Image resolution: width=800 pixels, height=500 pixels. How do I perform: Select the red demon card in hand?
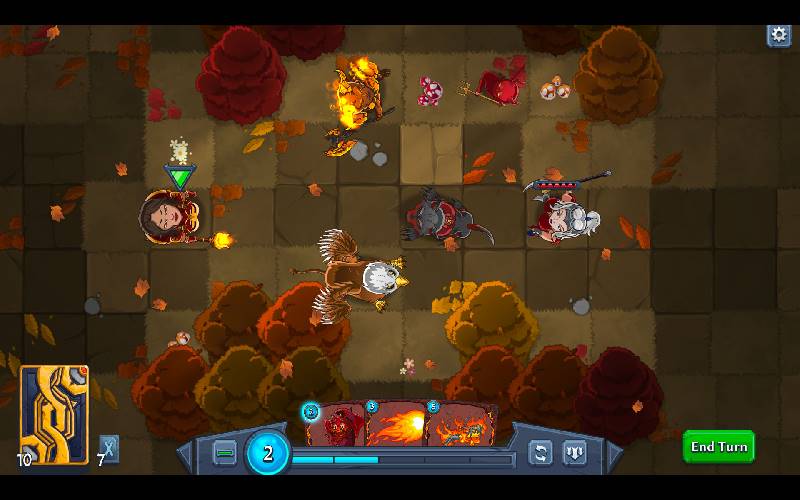click(x=336, y=427)
